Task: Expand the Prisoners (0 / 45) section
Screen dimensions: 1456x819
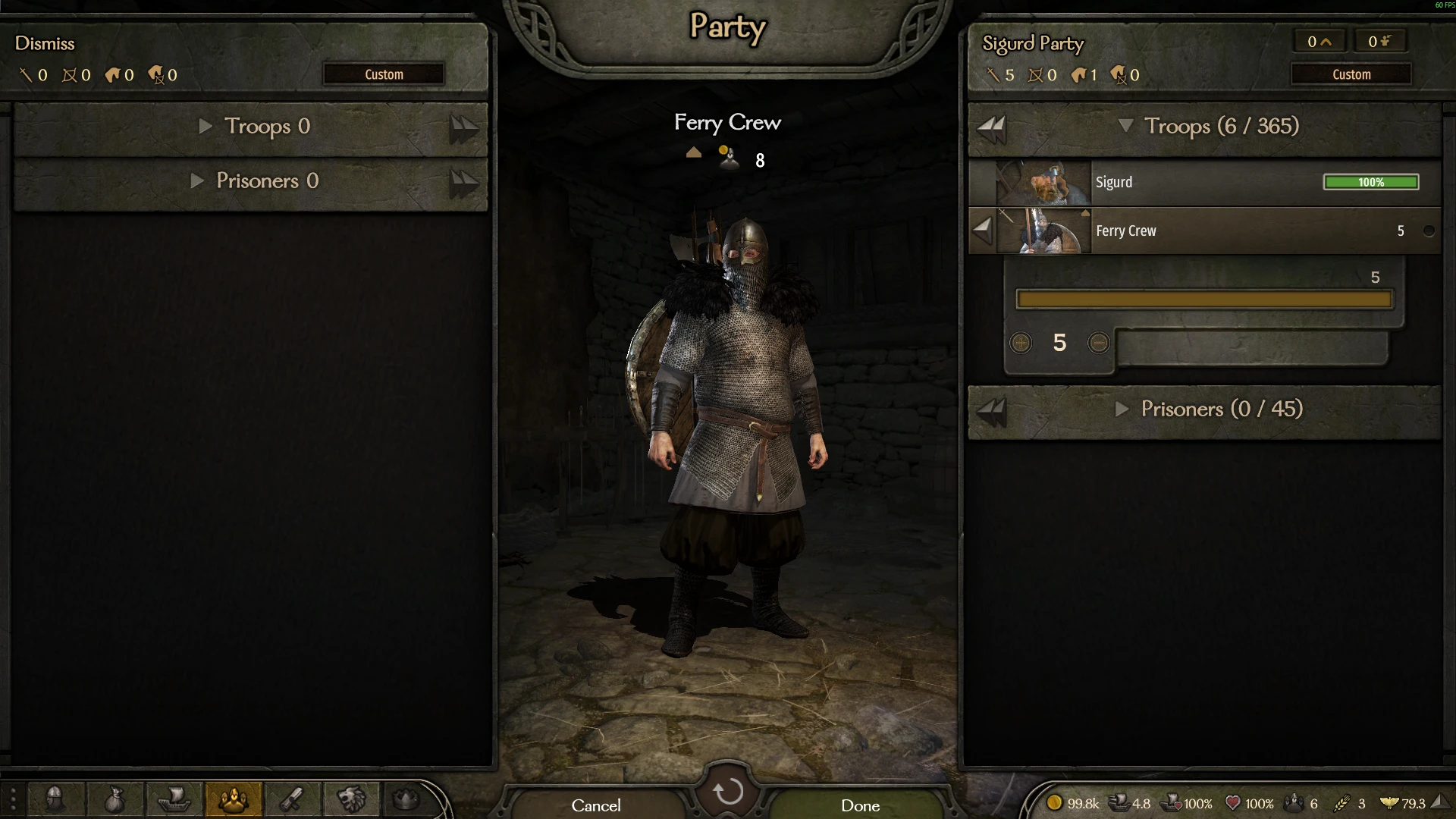Action: [x=1122, y=409]
